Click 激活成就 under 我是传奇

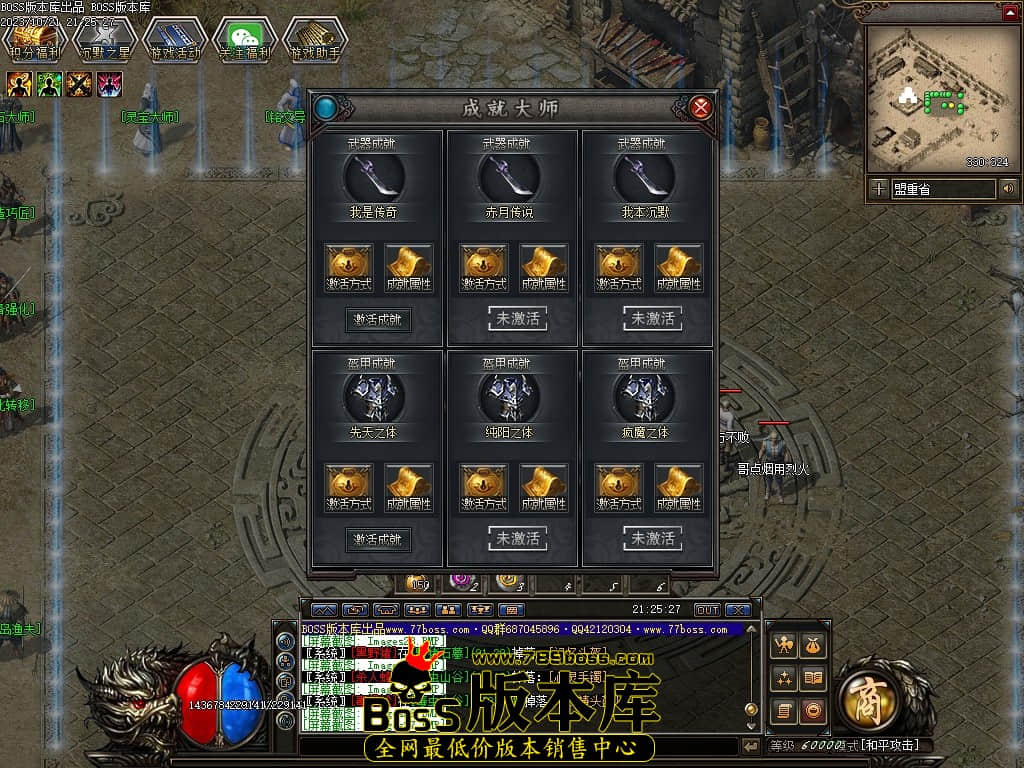click(x=378, y=320)
